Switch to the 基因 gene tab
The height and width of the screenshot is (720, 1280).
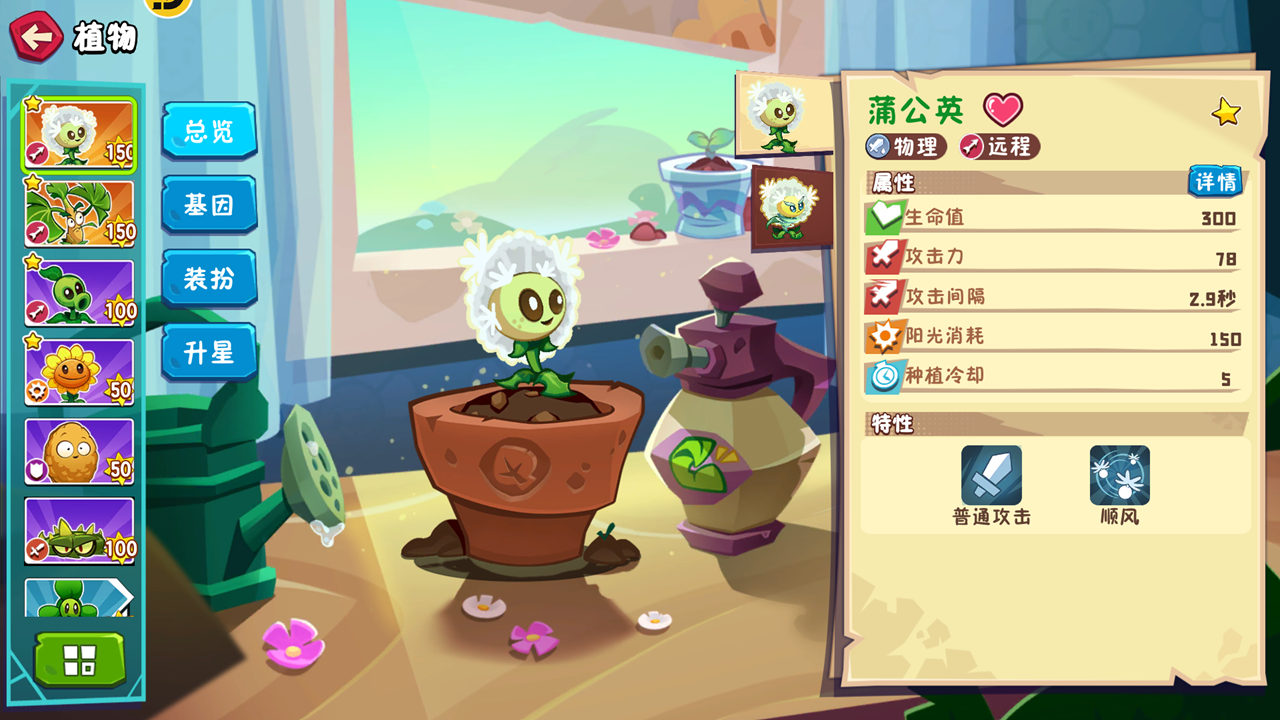click(x=209, y=205)
